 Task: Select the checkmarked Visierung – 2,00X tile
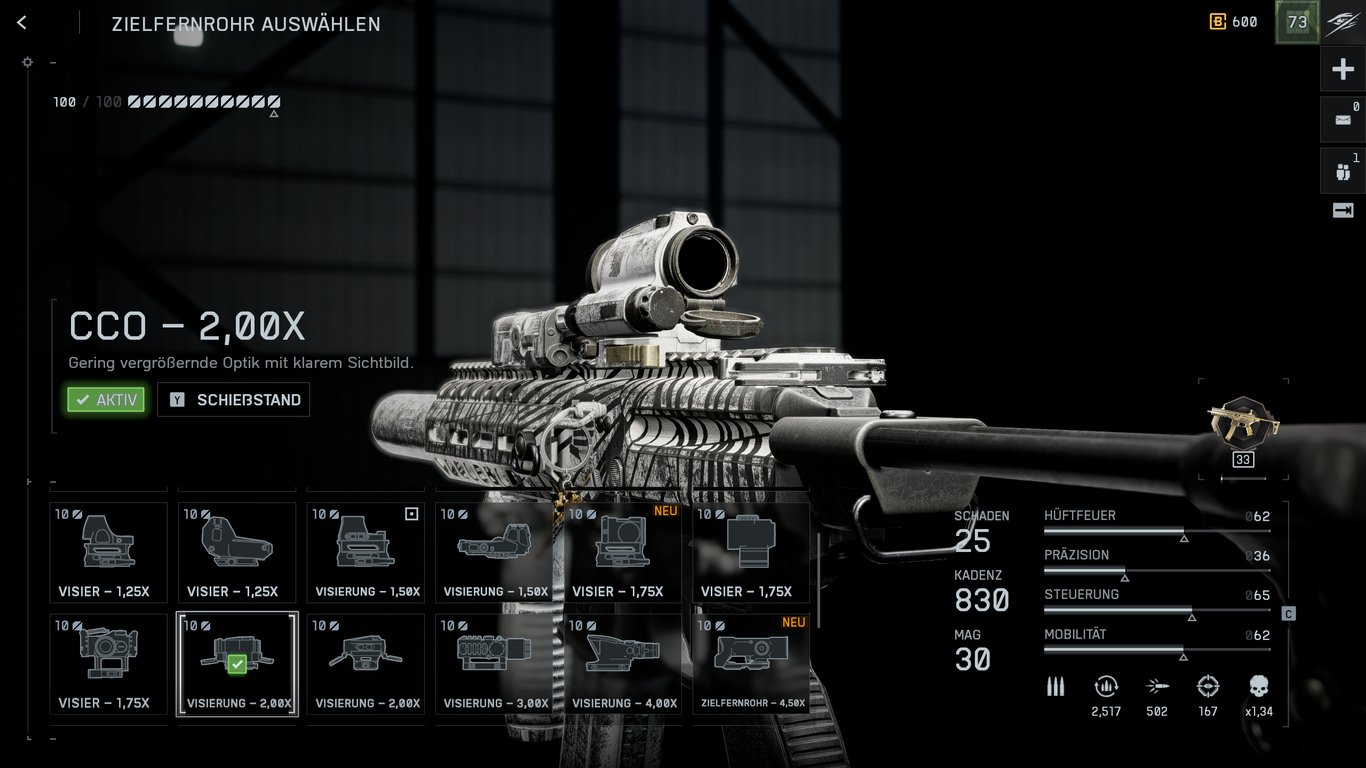[237, 664]
